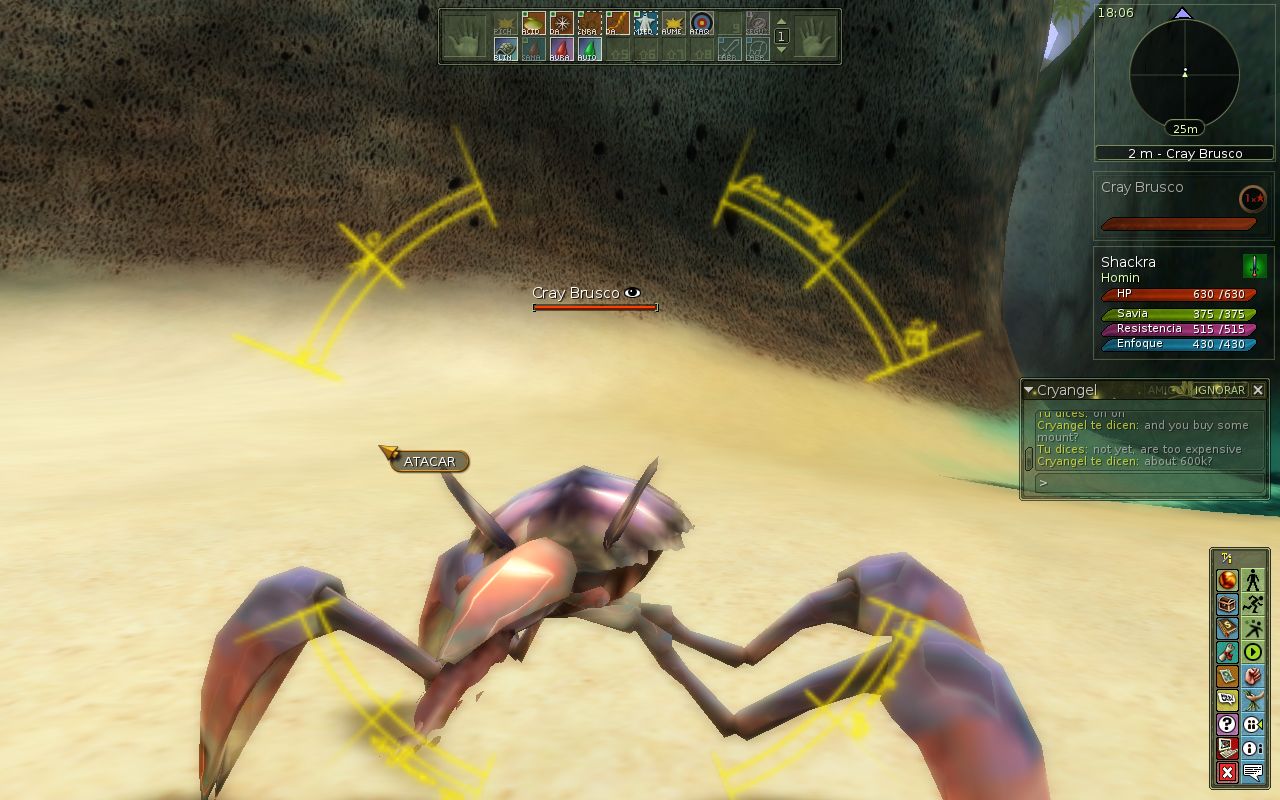Trigger the AUME yellow burst action
This screenshot has height=800, width=1280.
674,23
